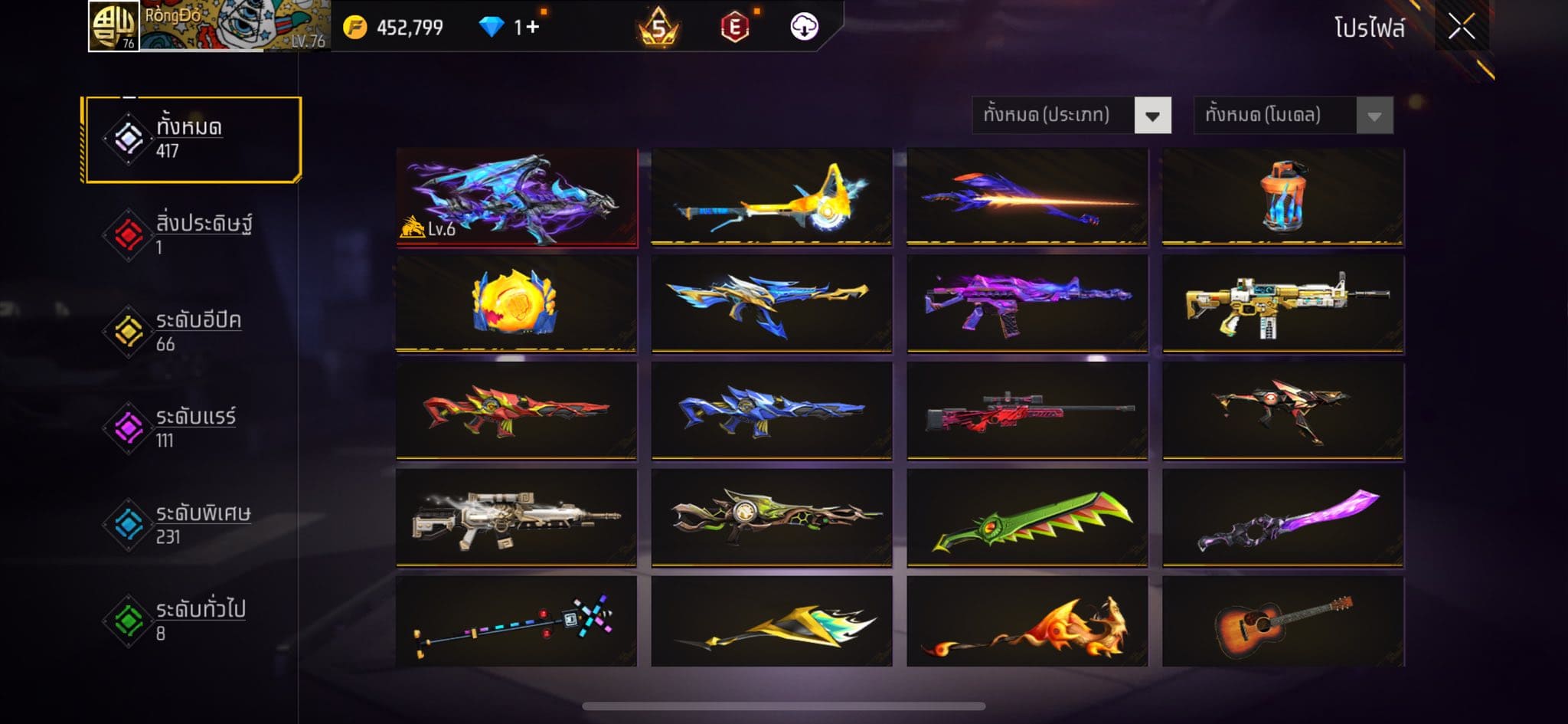Select the acoustic guitar item
Viewport: 1568px width, 724px height.
[1283, 622]
